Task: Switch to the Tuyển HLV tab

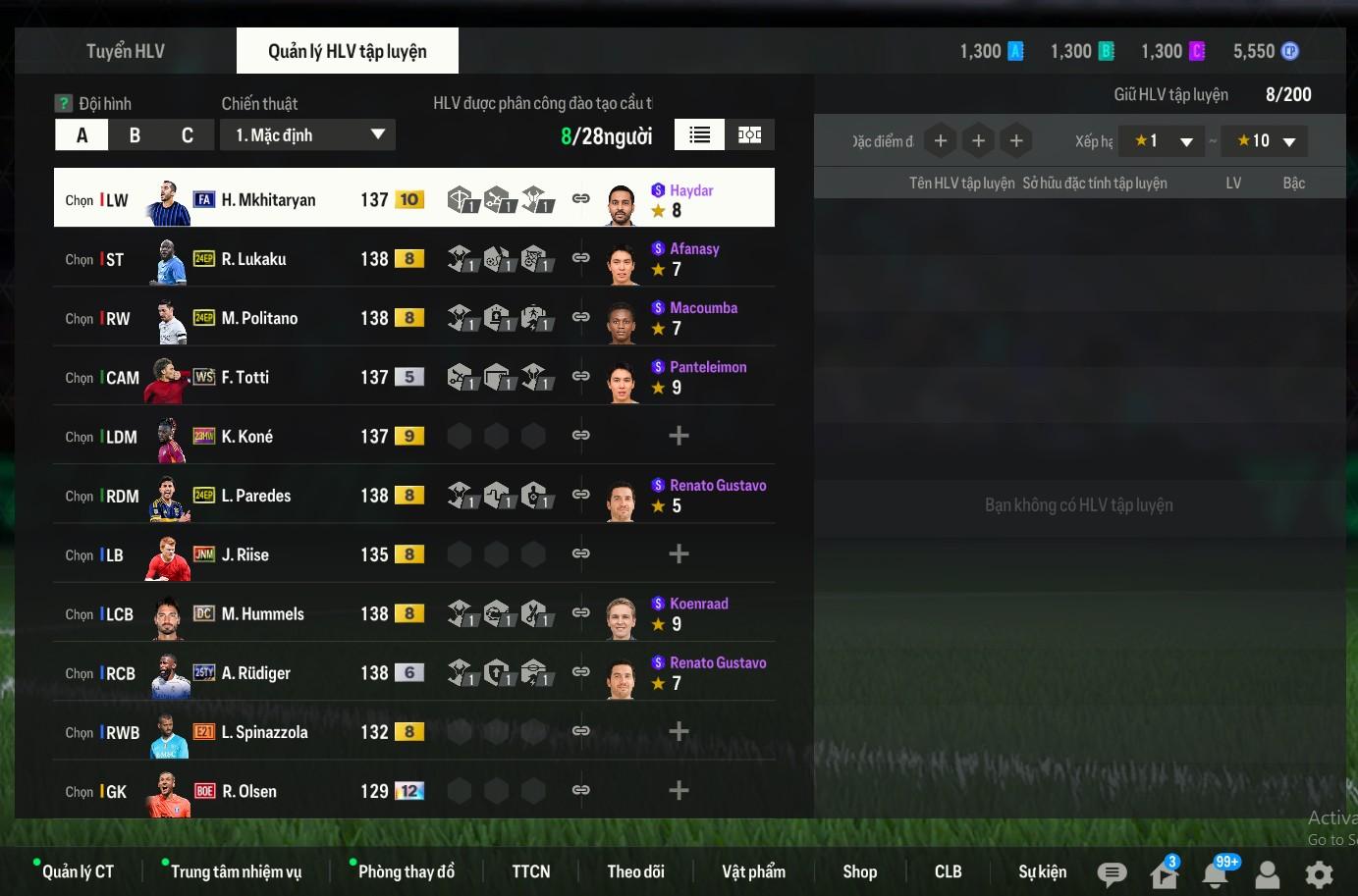Action: tap(125, 51)
